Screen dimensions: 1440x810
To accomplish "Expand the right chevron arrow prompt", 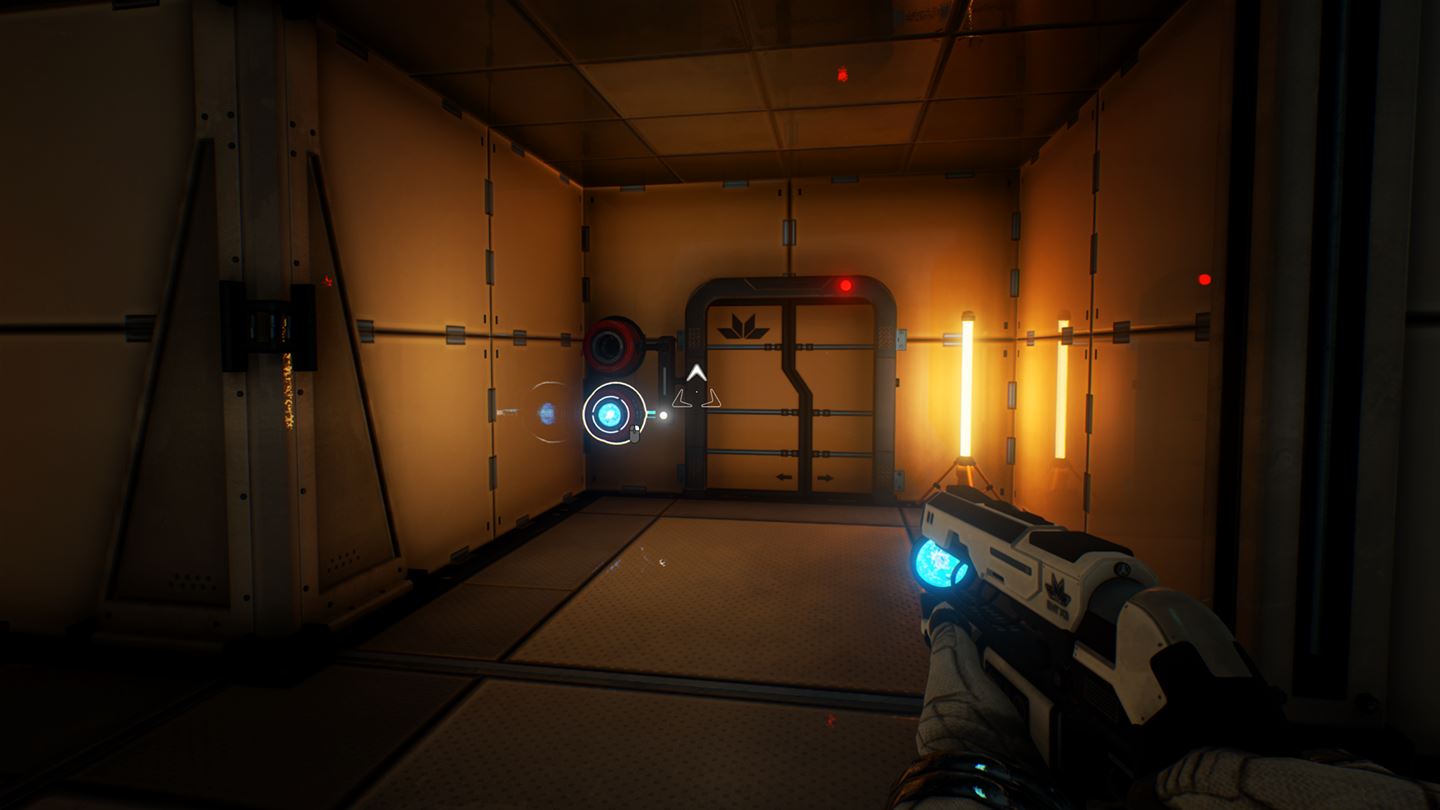I will (712, 398).
